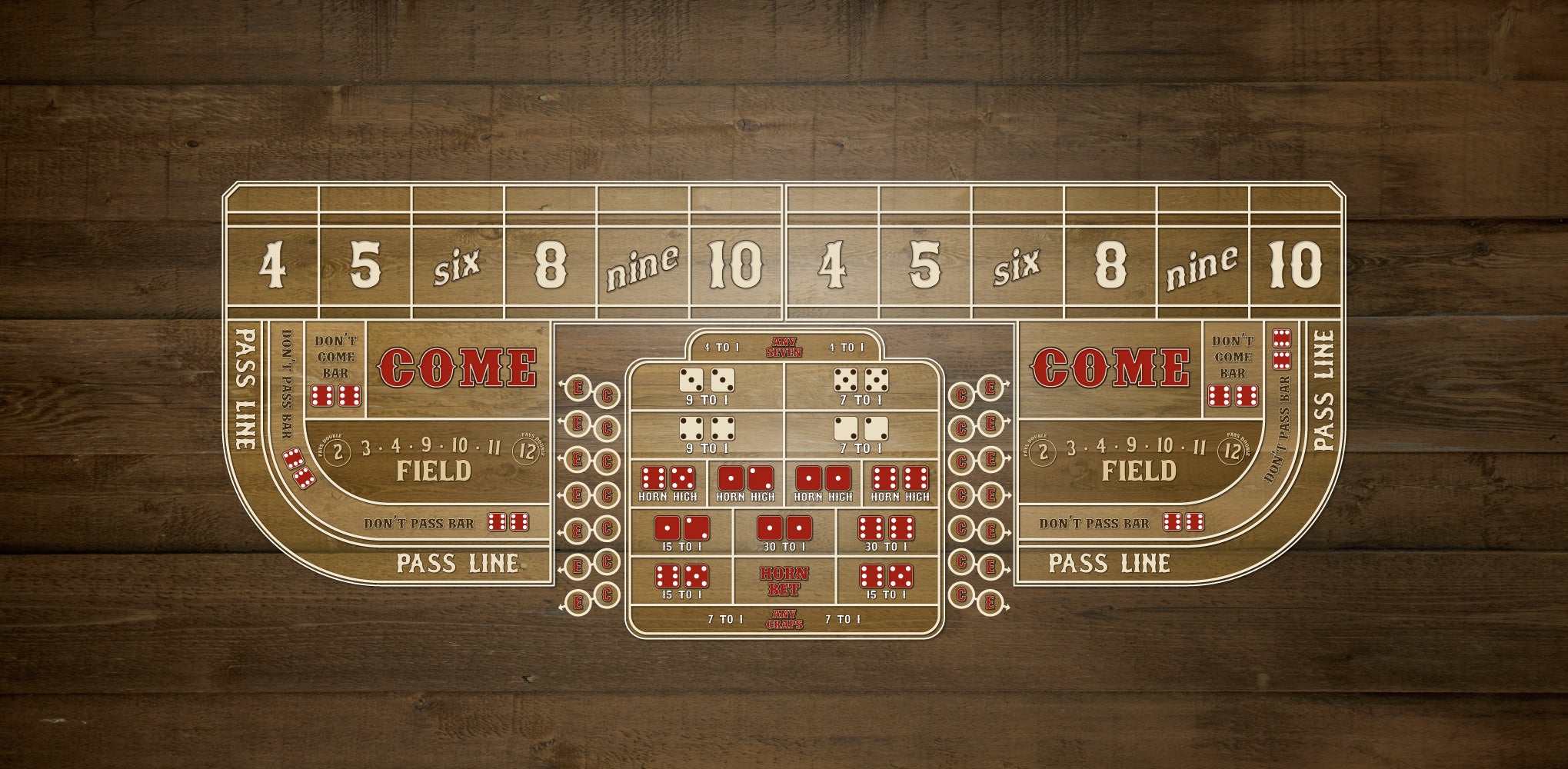This screenshot has height=769, width=1568.
Task: Bet on snake eyes paying 30 to 1
Action: 784,534
